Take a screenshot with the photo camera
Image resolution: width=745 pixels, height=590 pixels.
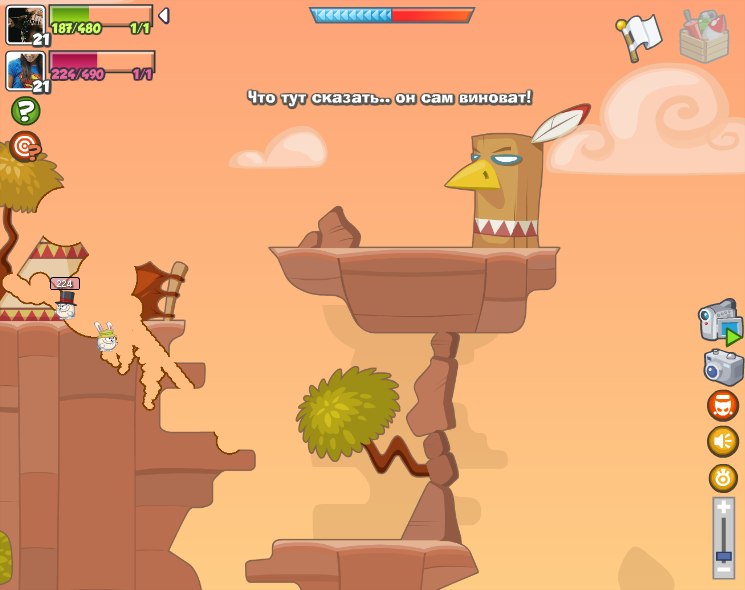coord(723,367)
